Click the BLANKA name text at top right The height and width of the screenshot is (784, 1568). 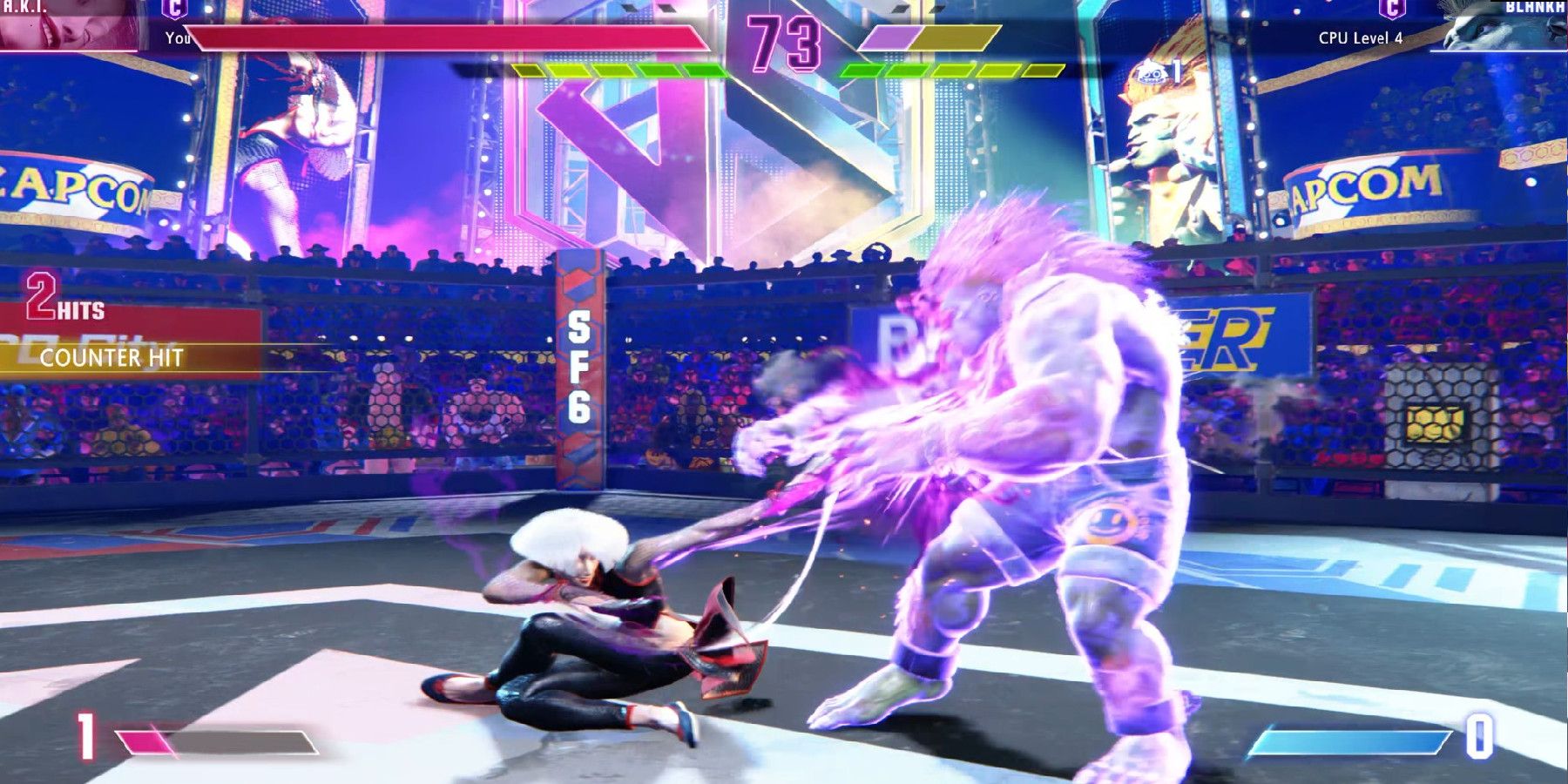[x=1535, y=7]
